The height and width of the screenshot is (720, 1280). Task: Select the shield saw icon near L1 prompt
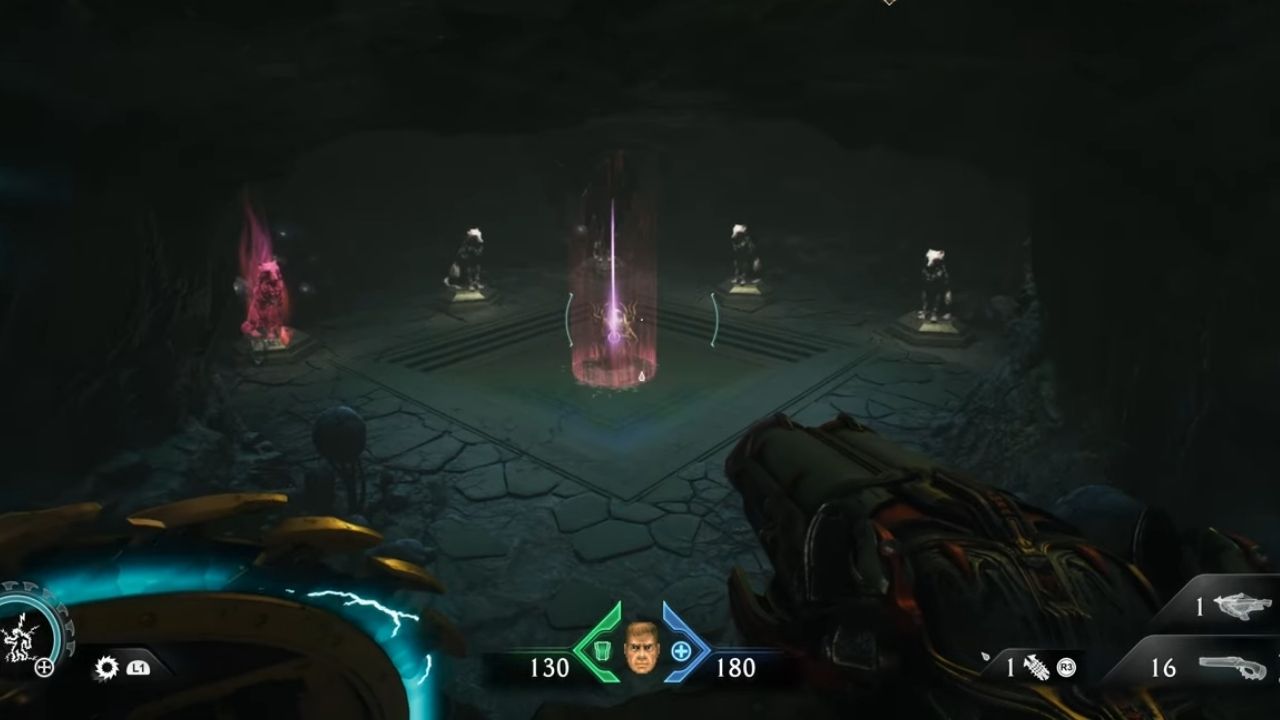108,668
